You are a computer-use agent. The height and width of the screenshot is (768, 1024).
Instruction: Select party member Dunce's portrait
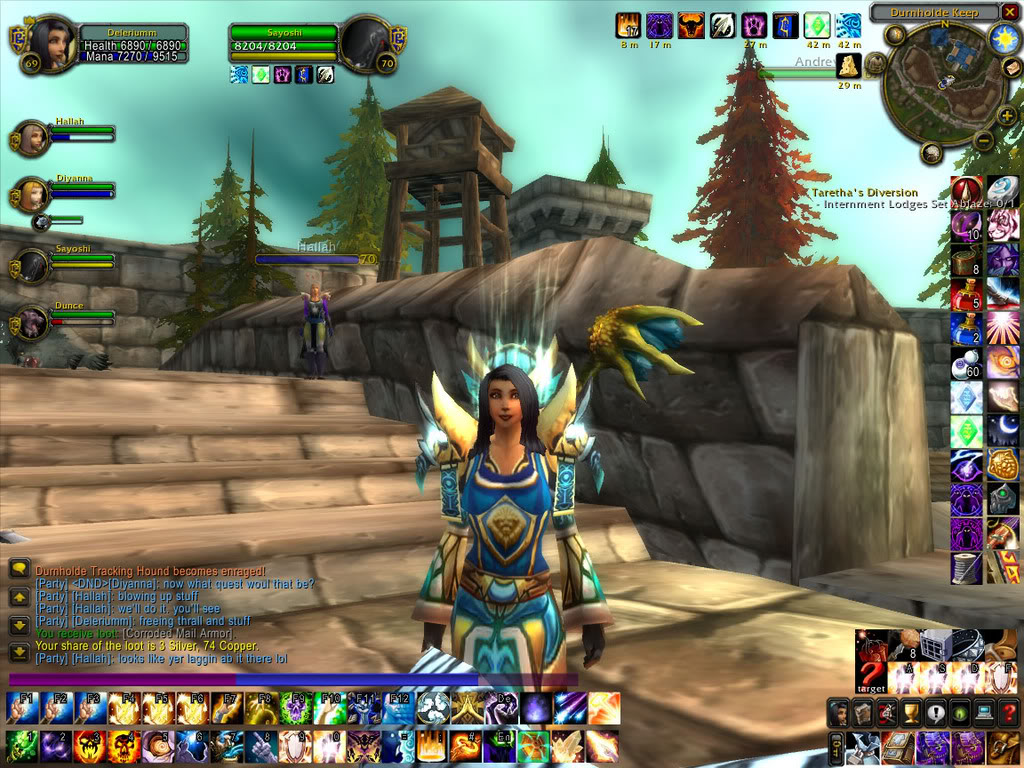coord(32,322)
